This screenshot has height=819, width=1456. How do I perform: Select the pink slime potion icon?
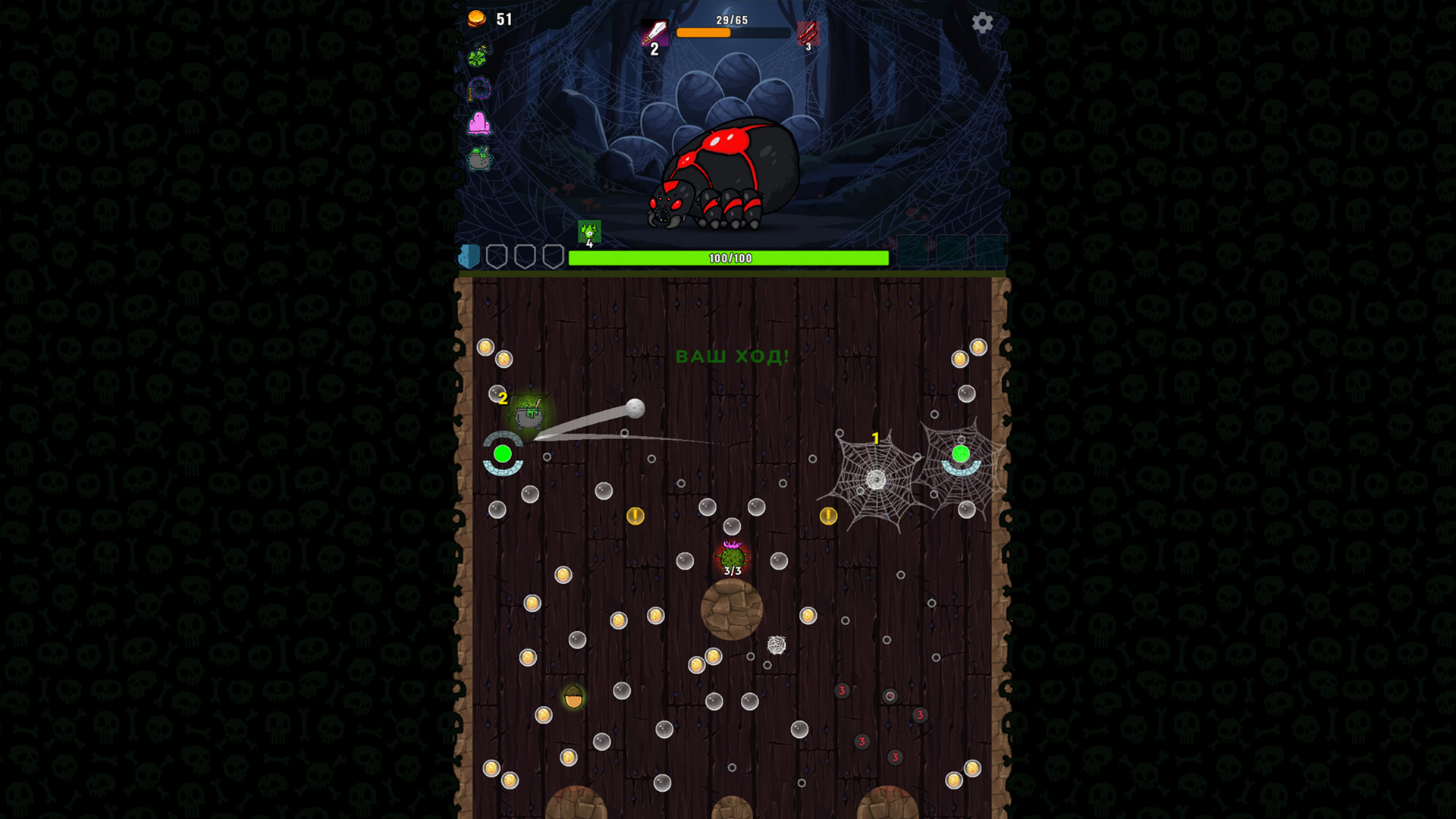pyautogui.click(x=479, y=122)
